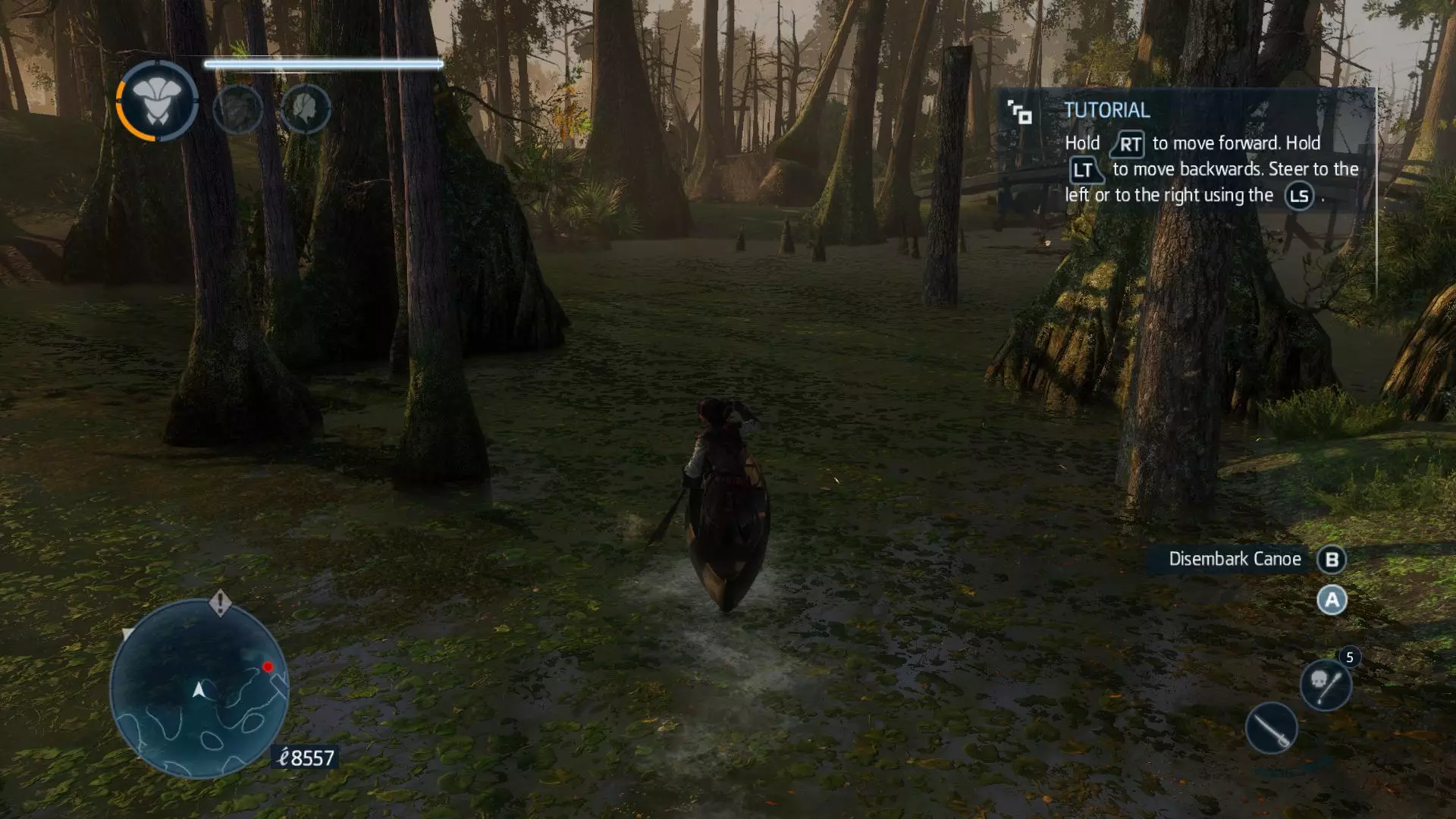Select the sword weapon slot

[x=1271, y=728]
